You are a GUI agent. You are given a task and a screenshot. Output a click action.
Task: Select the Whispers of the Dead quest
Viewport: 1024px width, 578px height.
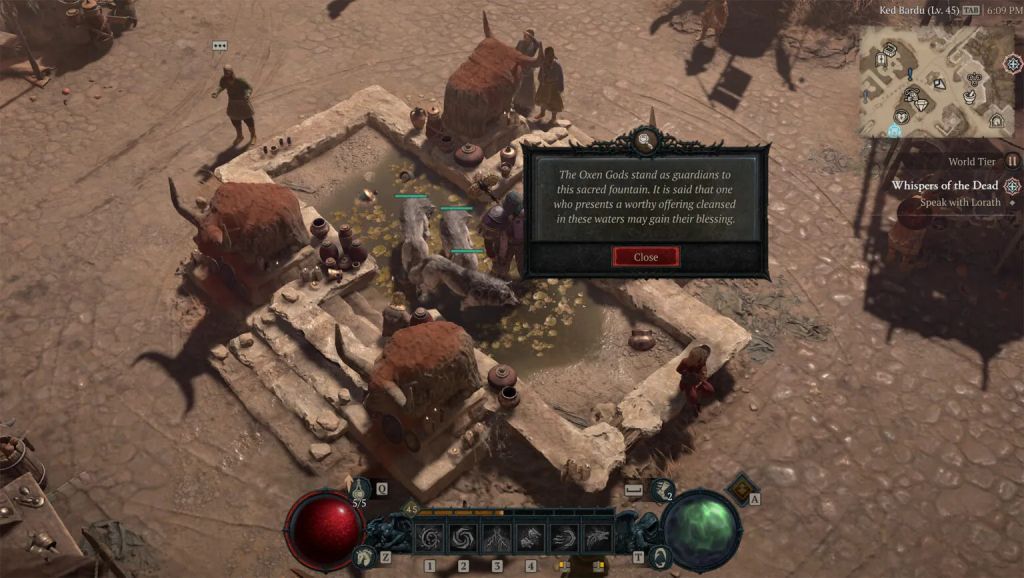click(x=943, y=186)
